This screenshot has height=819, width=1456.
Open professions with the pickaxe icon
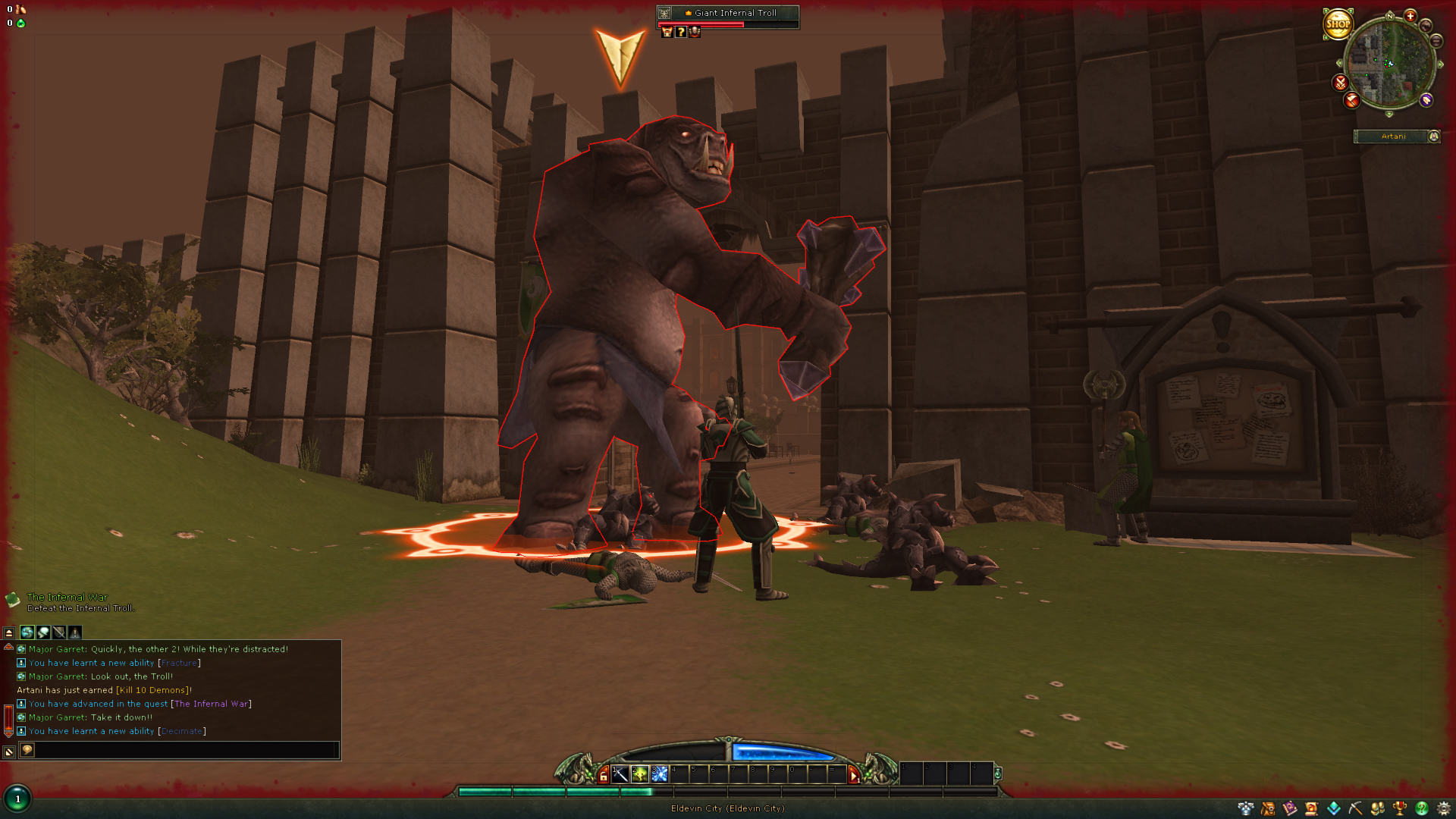coord(1355,808)
